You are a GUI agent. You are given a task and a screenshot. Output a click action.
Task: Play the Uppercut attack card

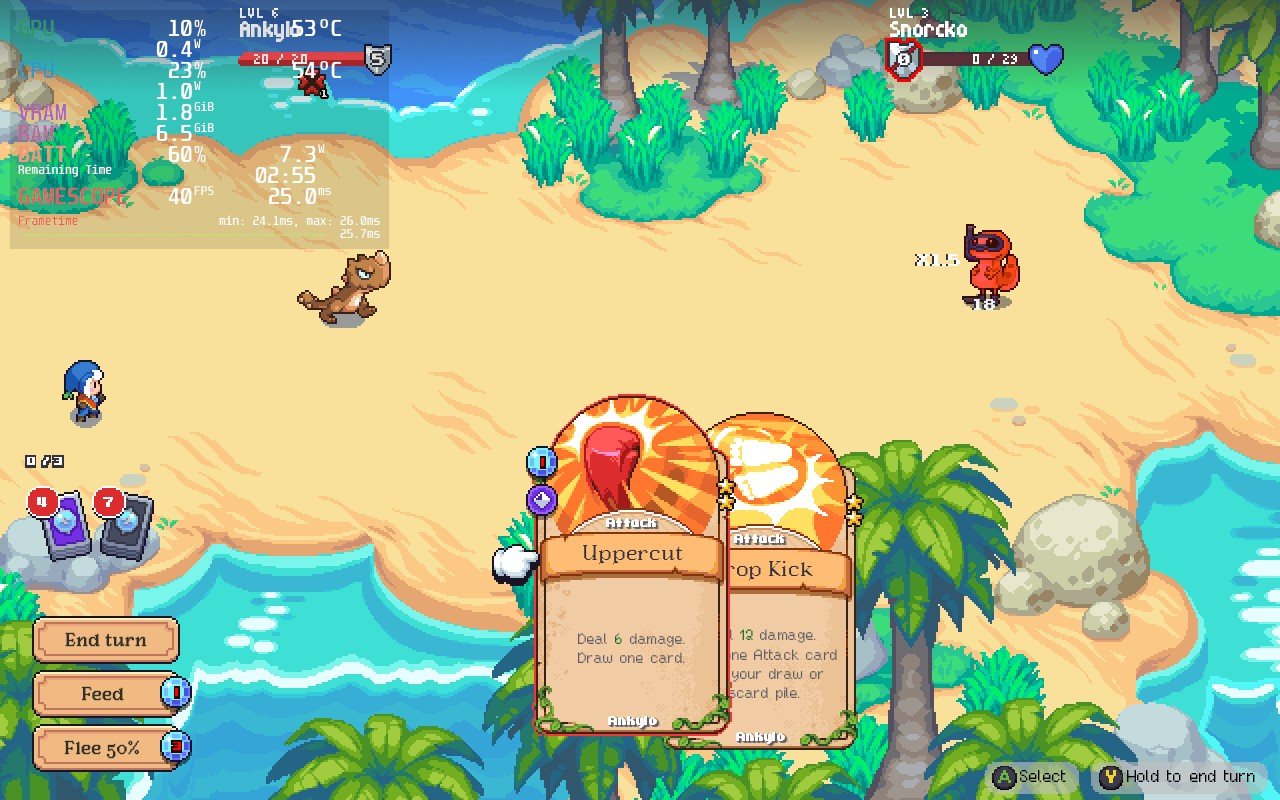[631, 600]
